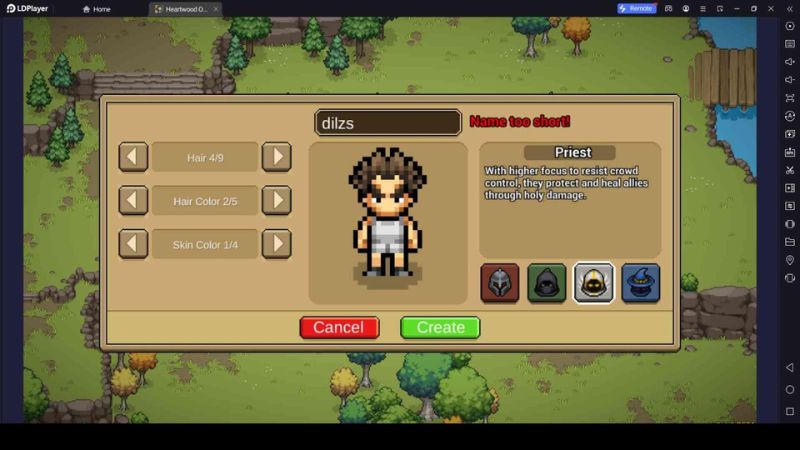The width and height of the screenshot is (800, 450).
Task: Open the LDPlayer Home tab
Action: [97, 9]
